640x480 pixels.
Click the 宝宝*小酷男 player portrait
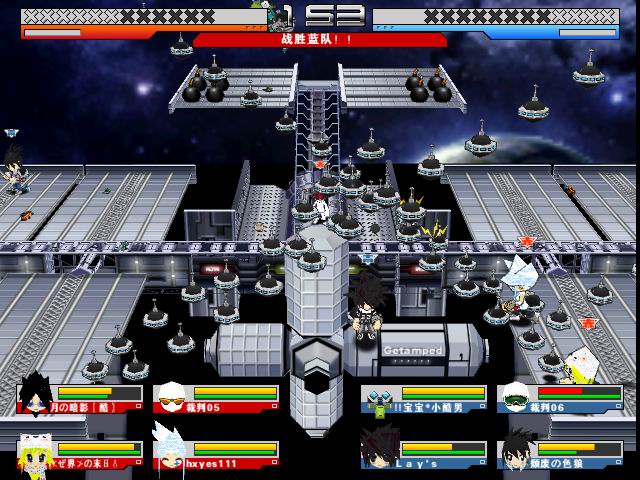(x=378, y=399)
